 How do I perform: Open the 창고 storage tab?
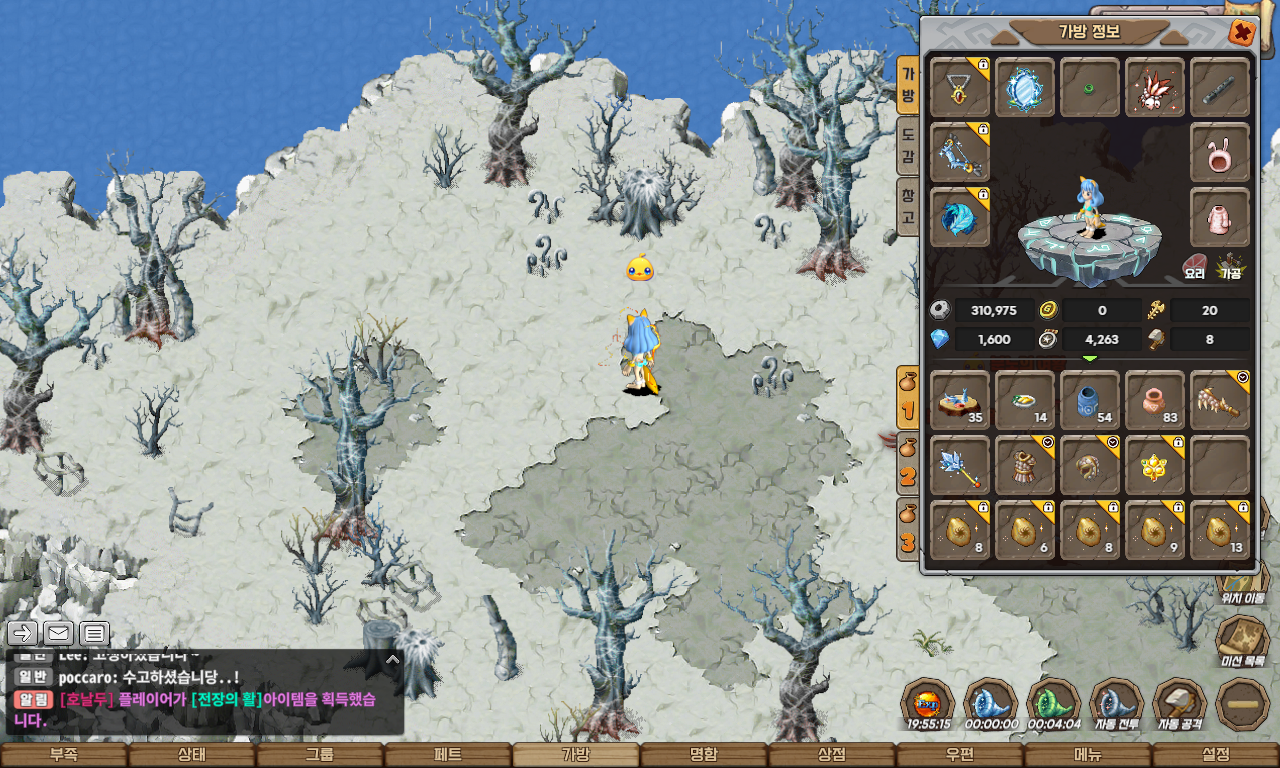[x=908, y=205]
